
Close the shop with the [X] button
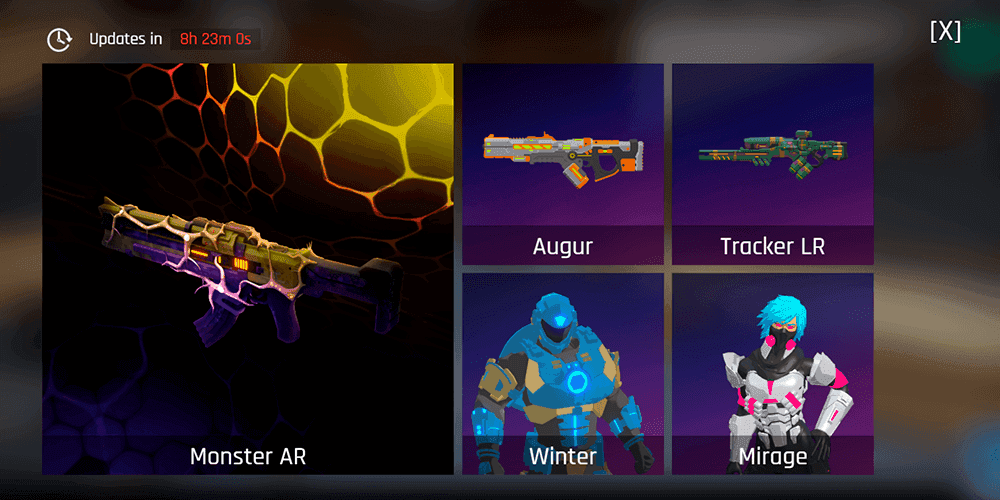945,31
